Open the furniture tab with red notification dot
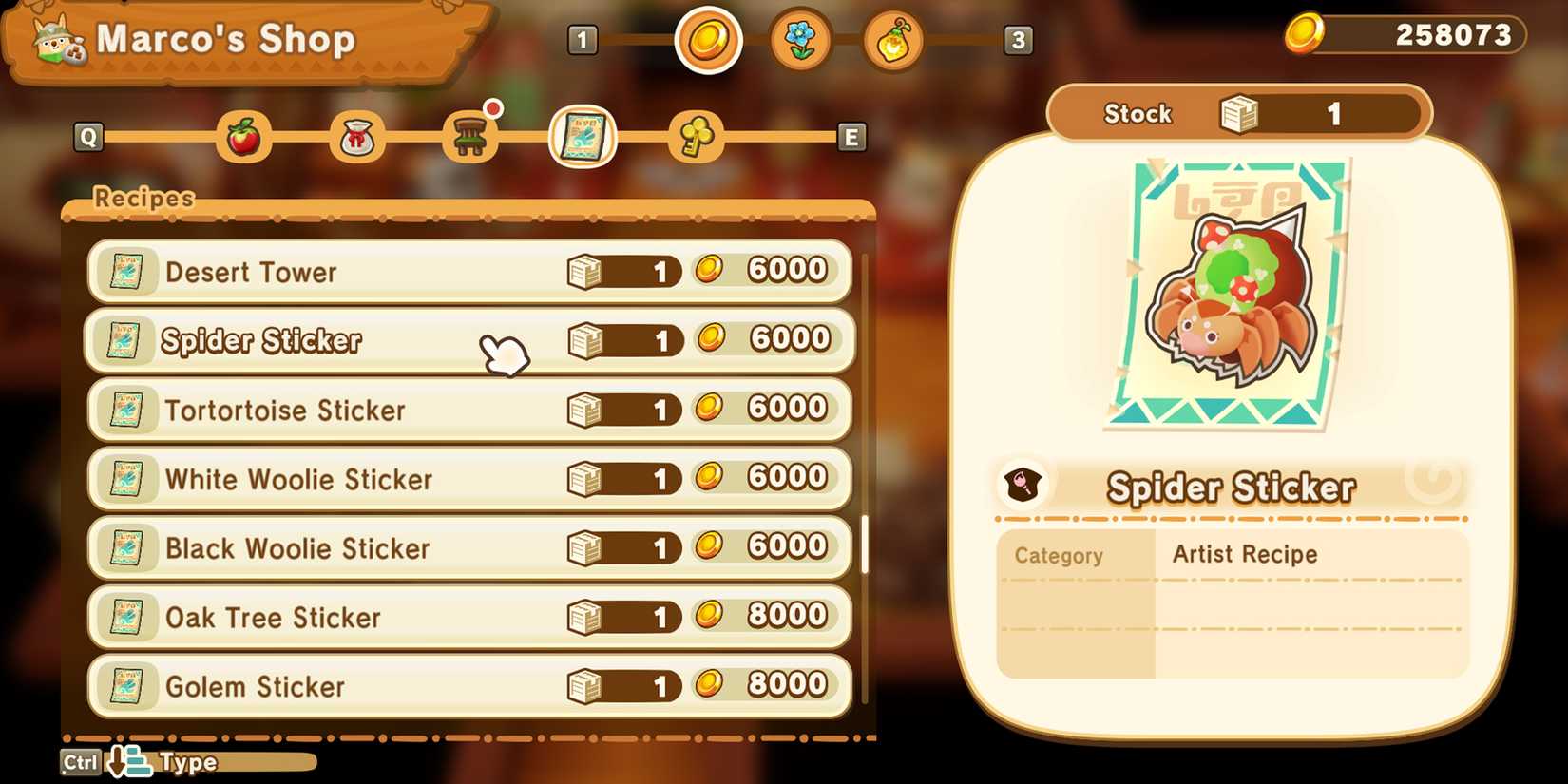Screen dimensions: 1568x784 click(470, 137)
